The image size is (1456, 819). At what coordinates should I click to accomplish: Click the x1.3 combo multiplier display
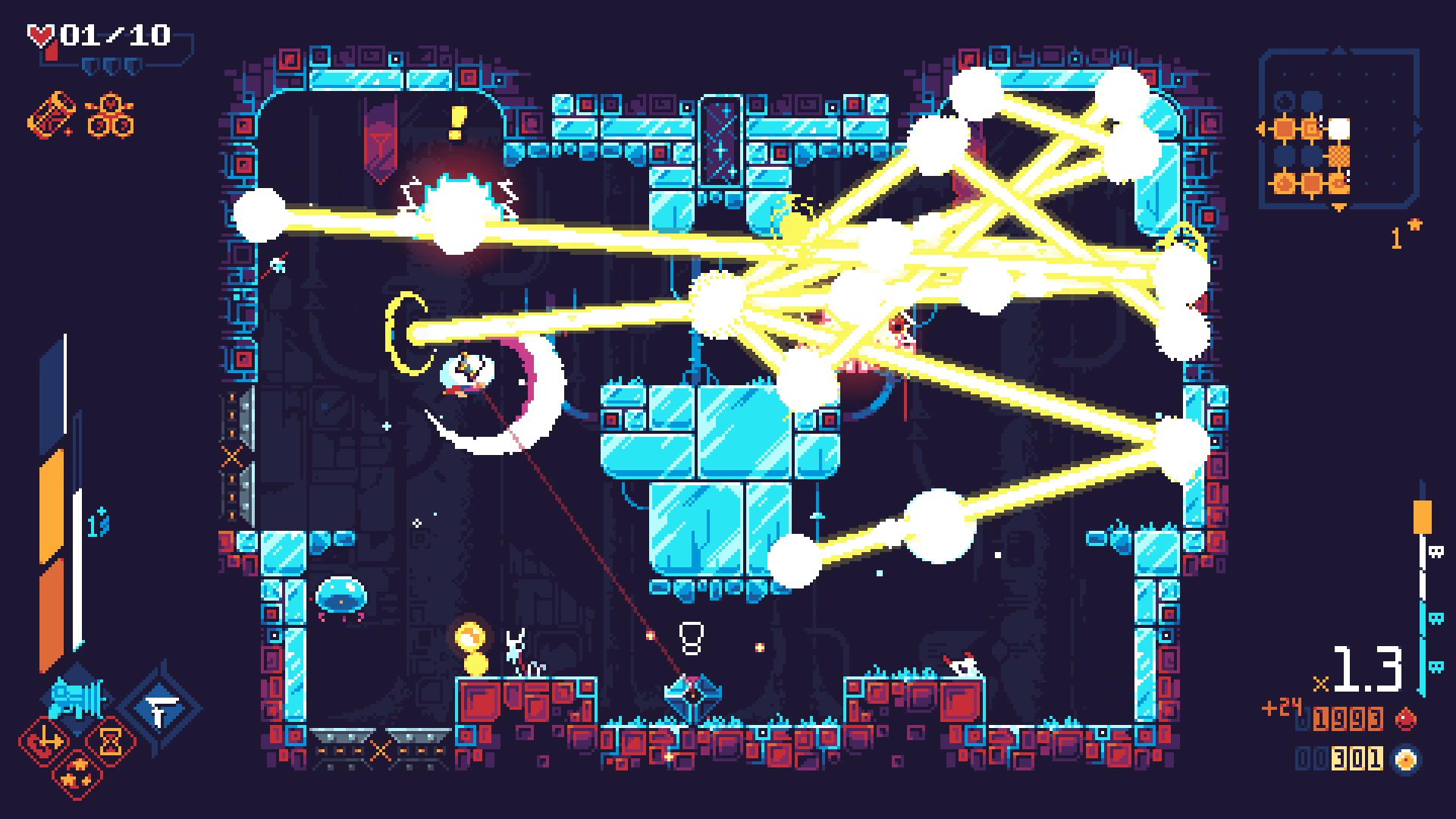click(1367, 667)
